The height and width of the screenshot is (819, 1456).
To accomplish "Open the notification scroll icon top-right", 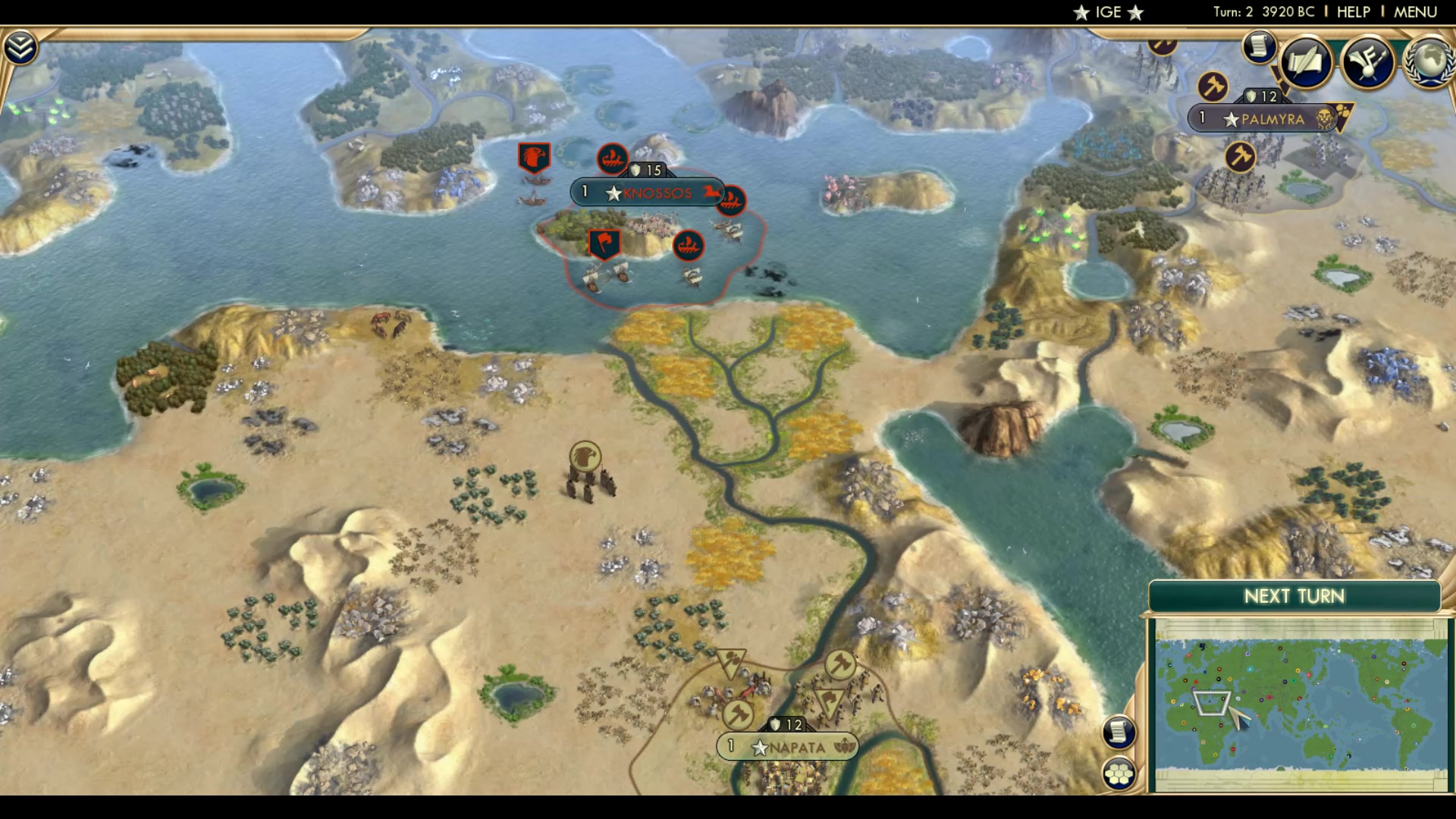I will 1258,46.
